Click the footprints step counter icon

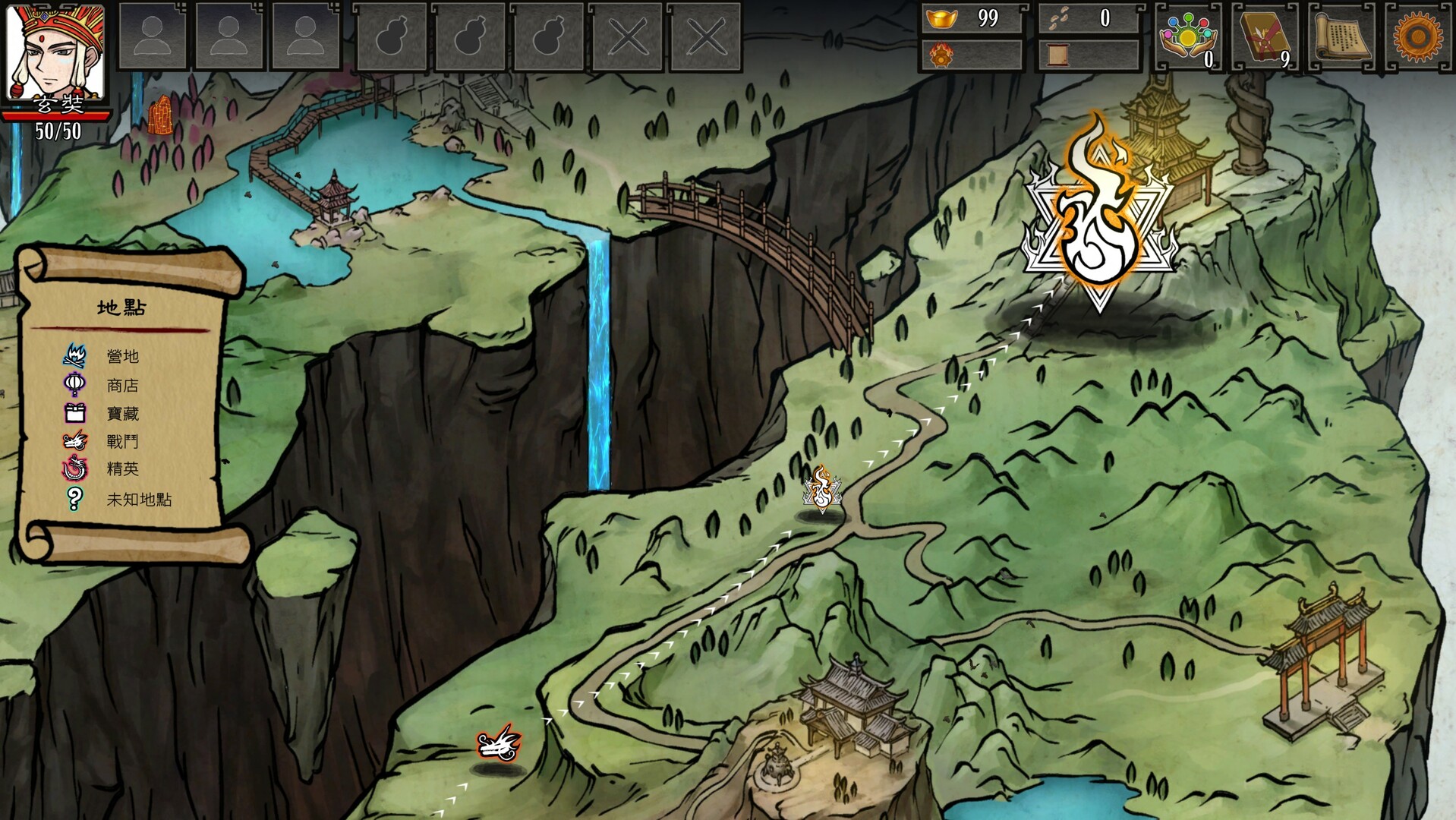[1058, 18]
